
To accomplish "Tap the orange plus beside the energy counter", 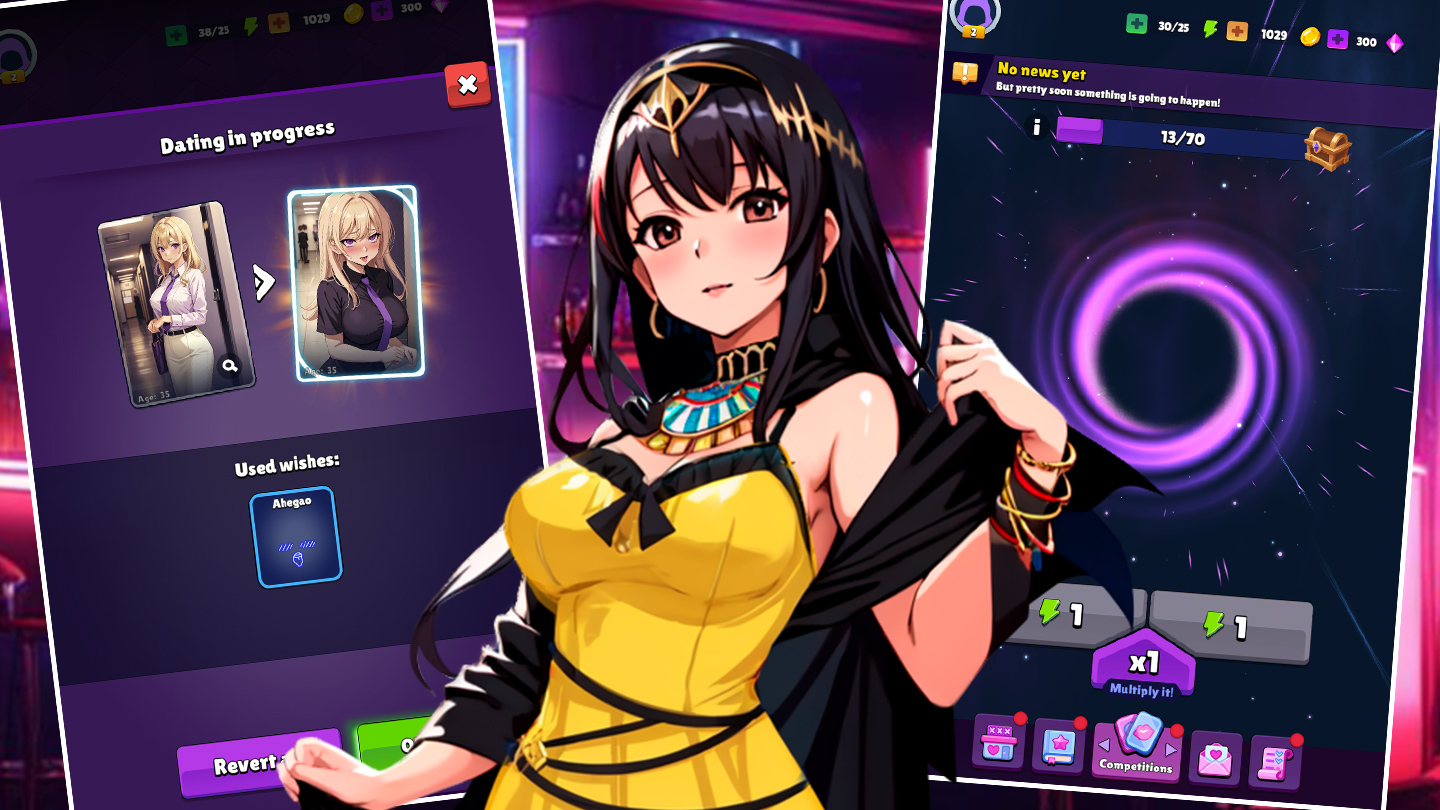I will tap(1236, 31).
